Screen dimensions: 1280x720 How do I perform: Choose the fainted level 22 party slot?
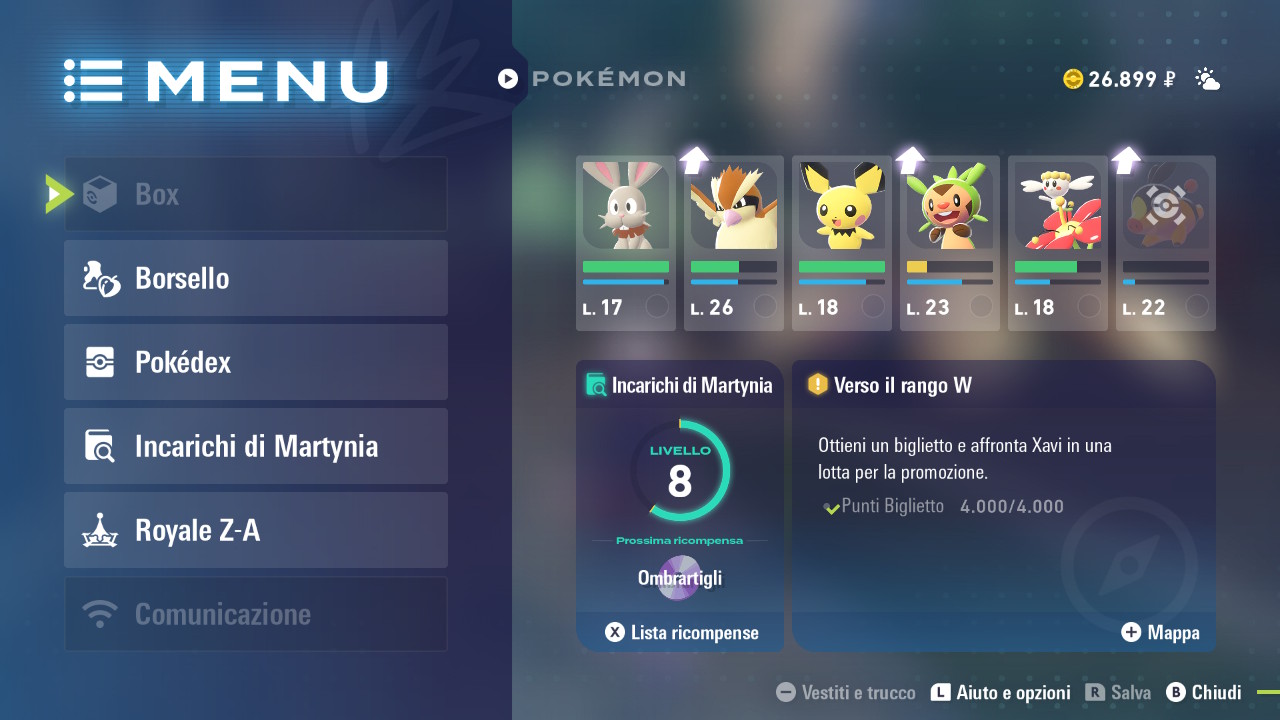(1166, 243)
